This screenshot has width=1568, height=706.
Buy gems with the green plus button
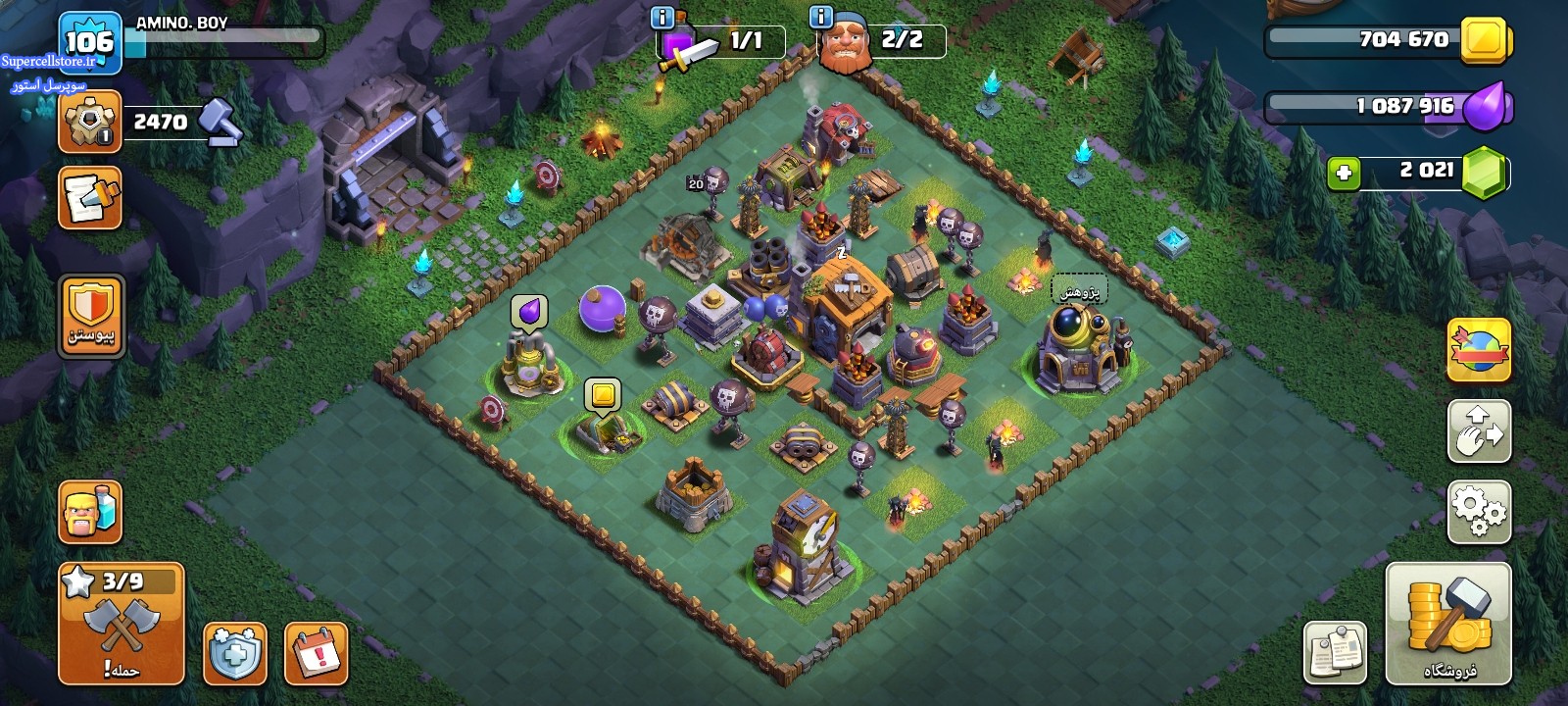(1344, 174)
